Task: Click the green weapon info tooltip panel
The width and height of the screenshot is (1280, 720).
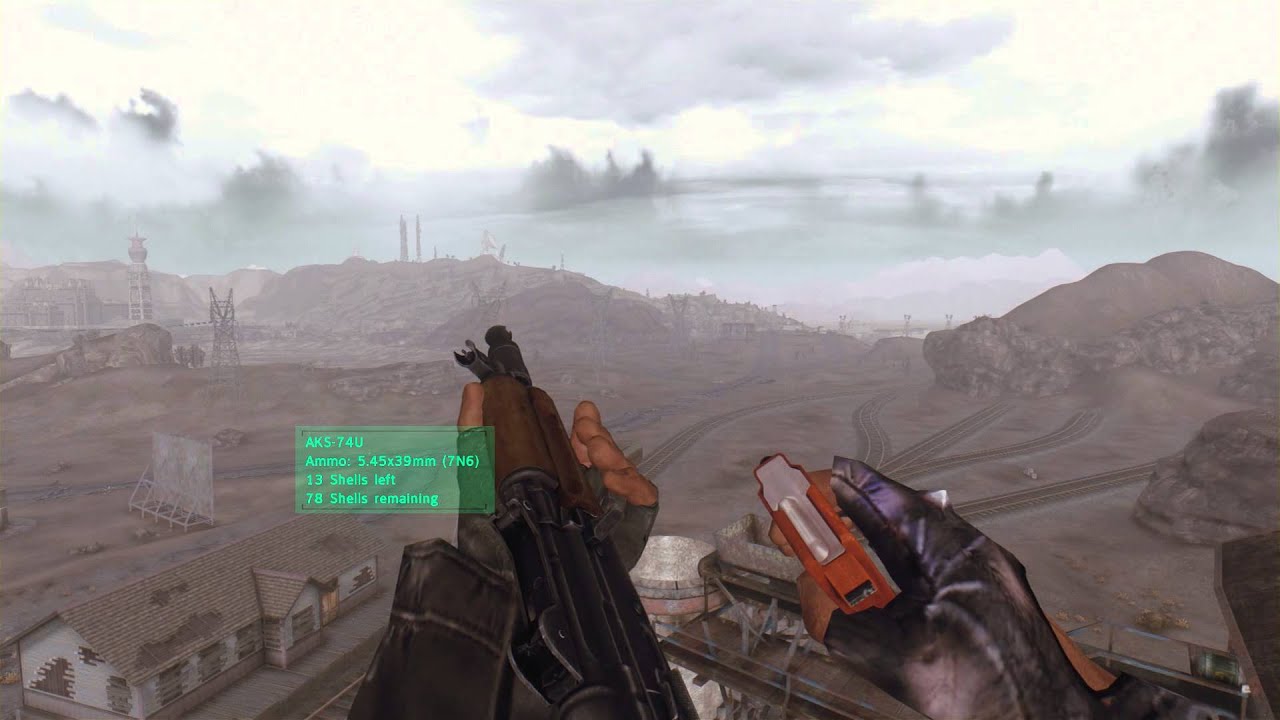Action: [395, 470]
